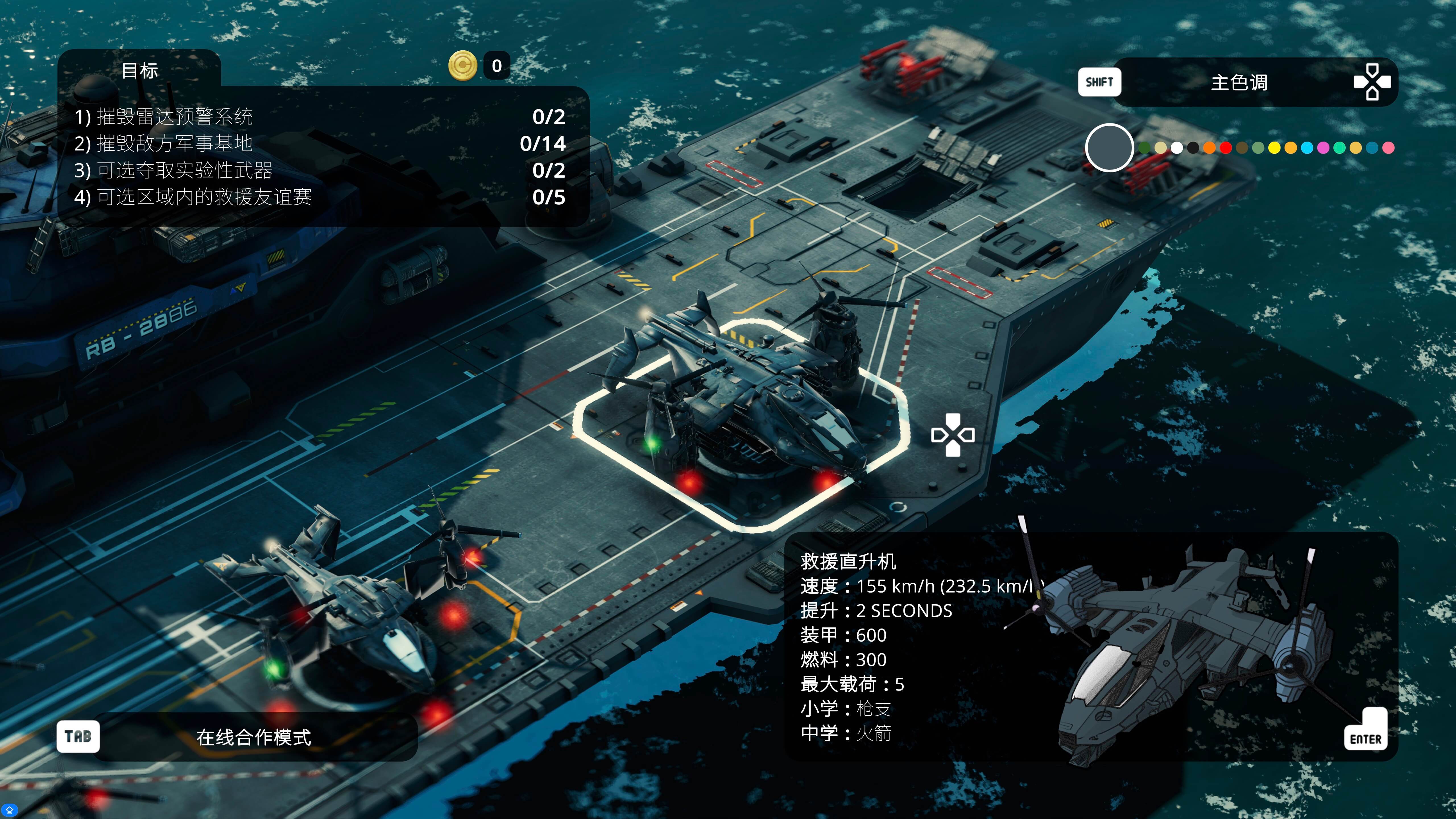
Task: Click the large slate-gray current color circle
Action: coord(1110,148)
